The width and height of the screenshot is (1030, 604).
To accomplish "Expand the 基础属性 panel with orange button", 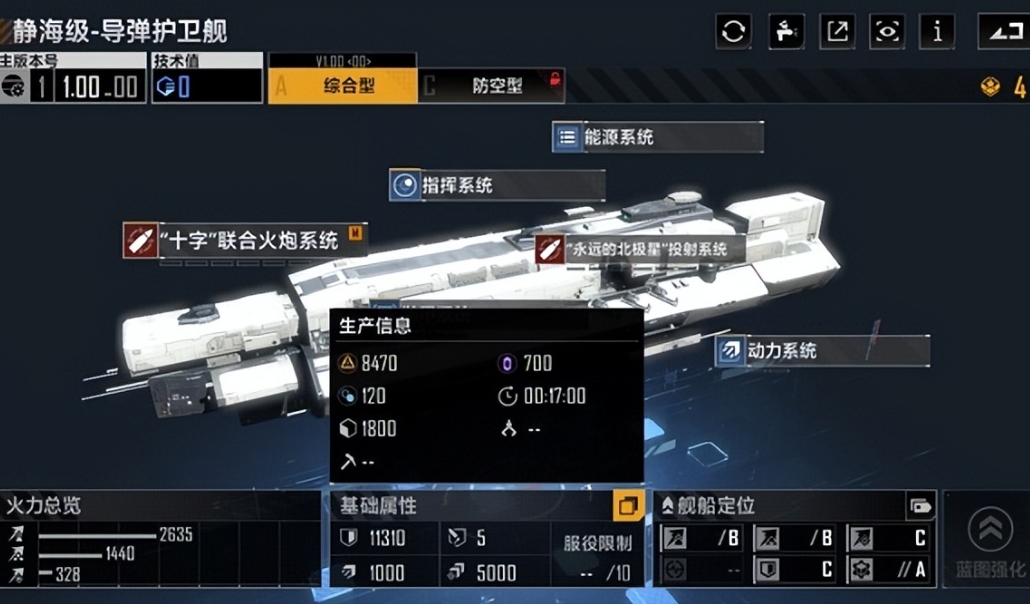I will tap(627, 506).
